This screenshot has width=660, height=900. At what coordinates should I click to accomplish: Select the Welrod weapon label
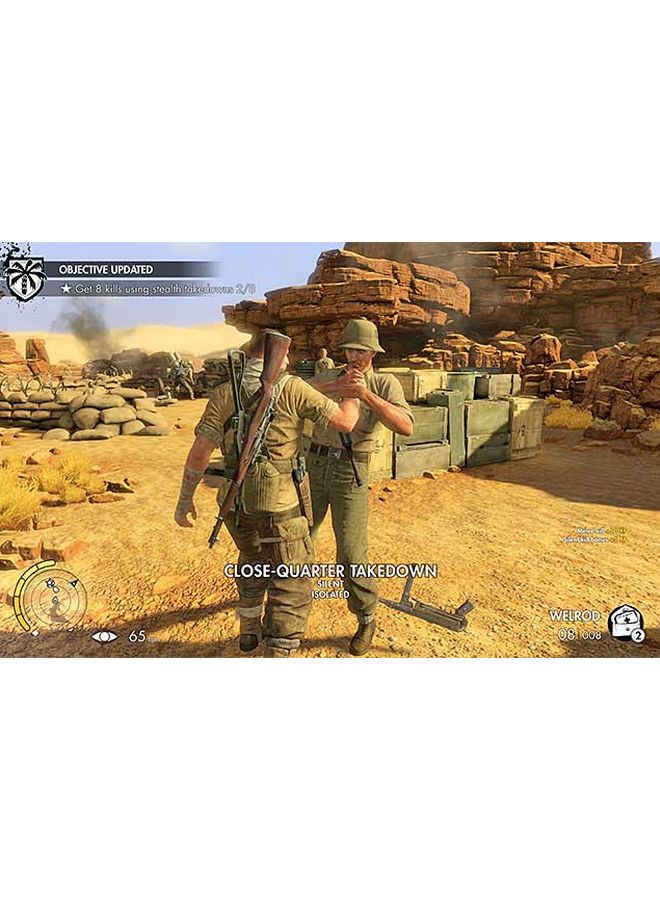coord(571,615)
